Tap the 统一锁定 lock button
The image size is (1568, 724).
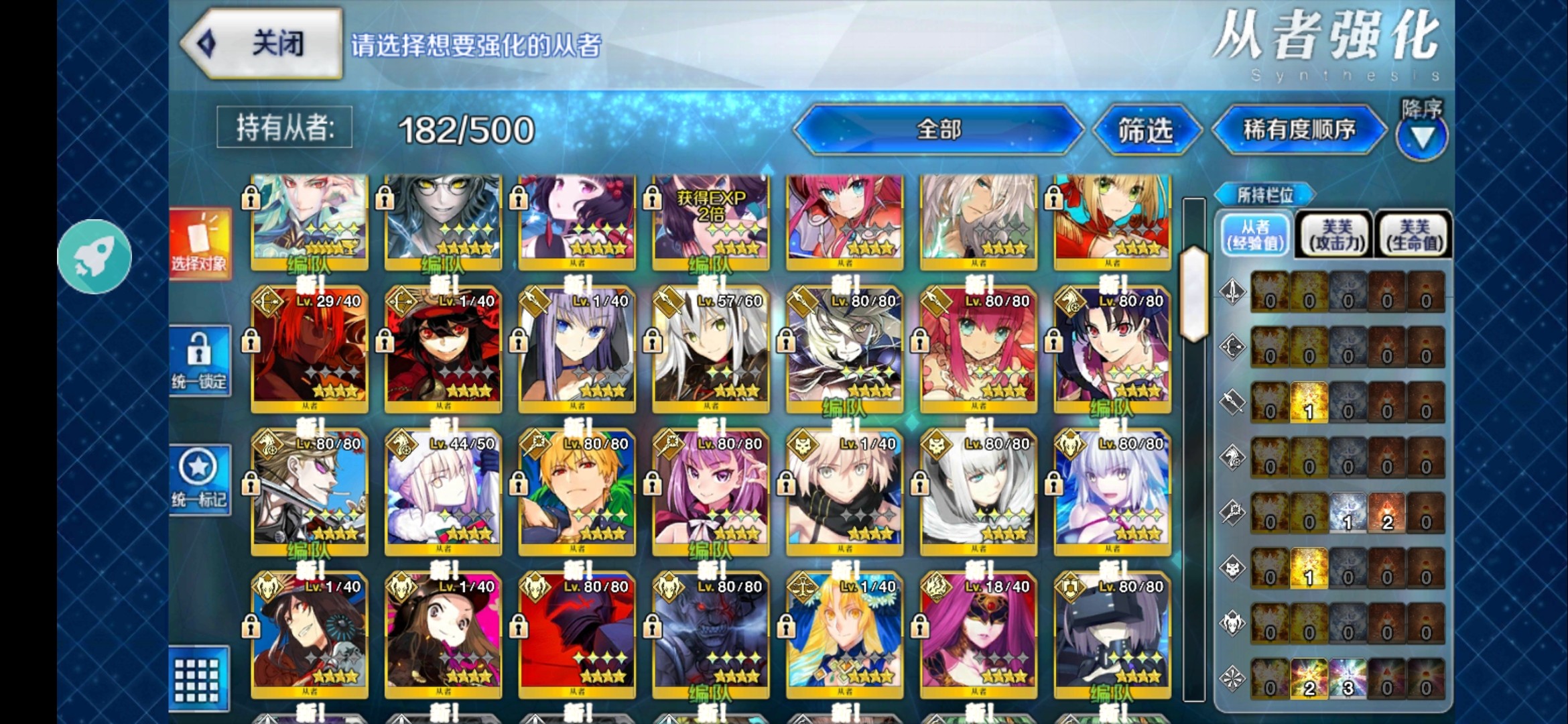click(x=200, y=361)
